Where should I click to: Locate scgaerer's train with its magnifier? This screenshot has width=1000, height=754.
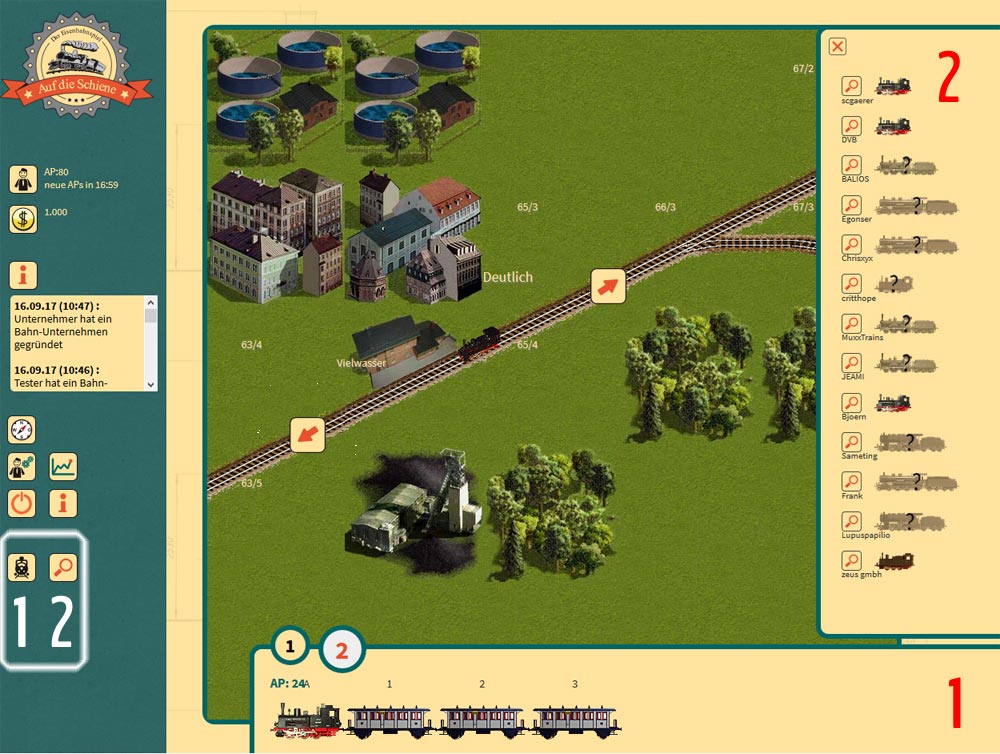851,87
